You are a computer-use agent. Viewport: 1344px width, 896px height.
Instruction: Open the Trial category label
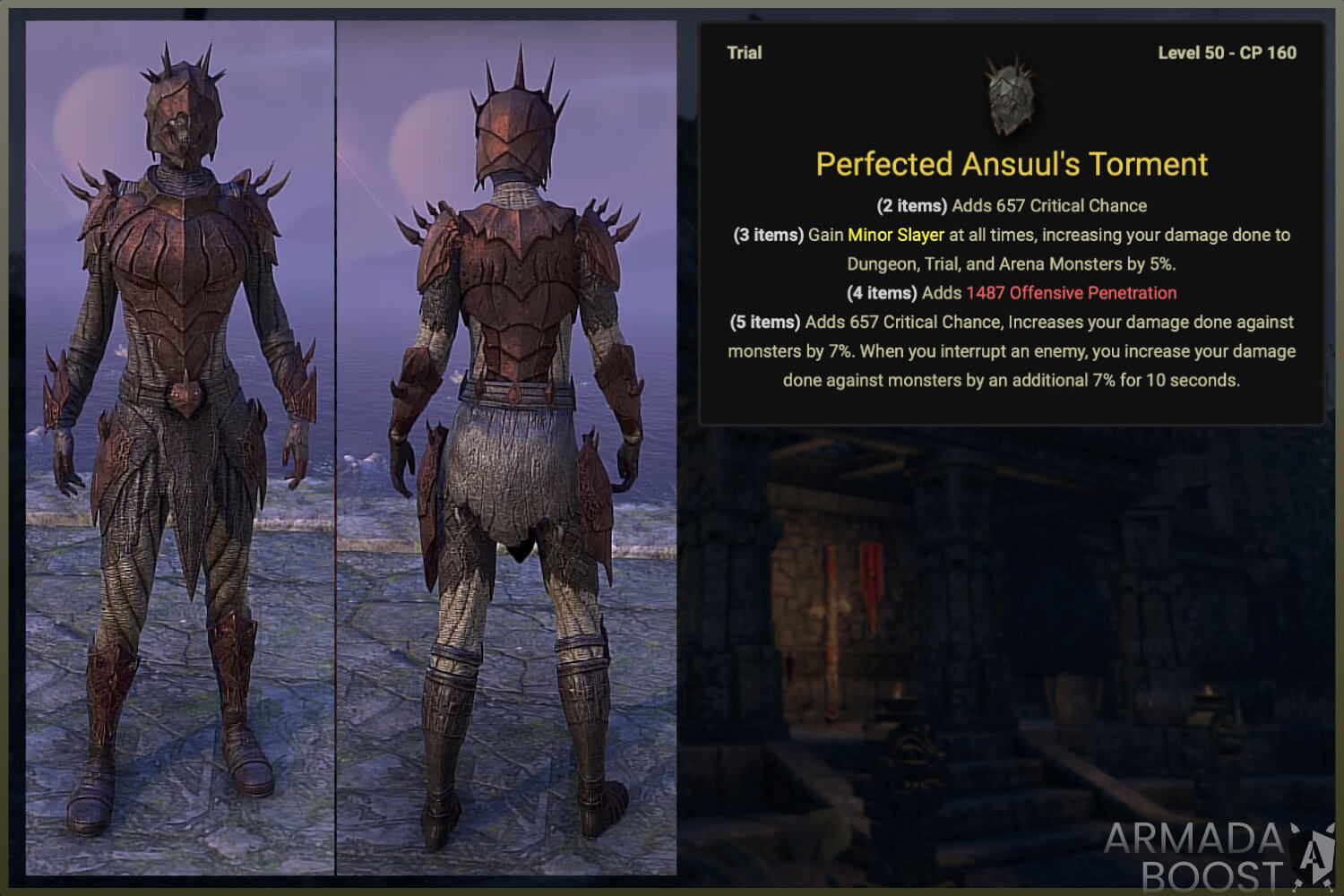pos(744,53)
